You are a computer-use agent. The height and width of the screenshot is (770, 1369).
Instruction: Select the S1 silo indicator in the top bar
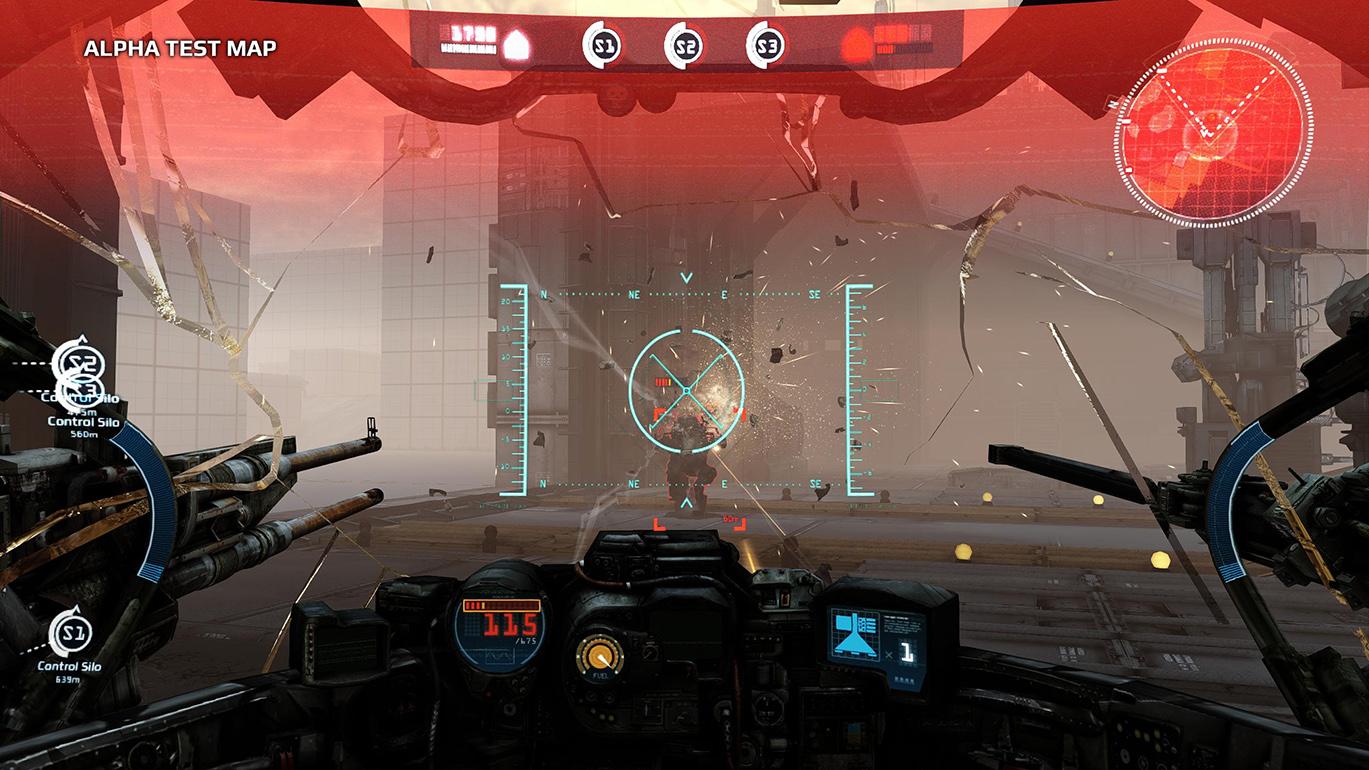(x=602, y=45)
